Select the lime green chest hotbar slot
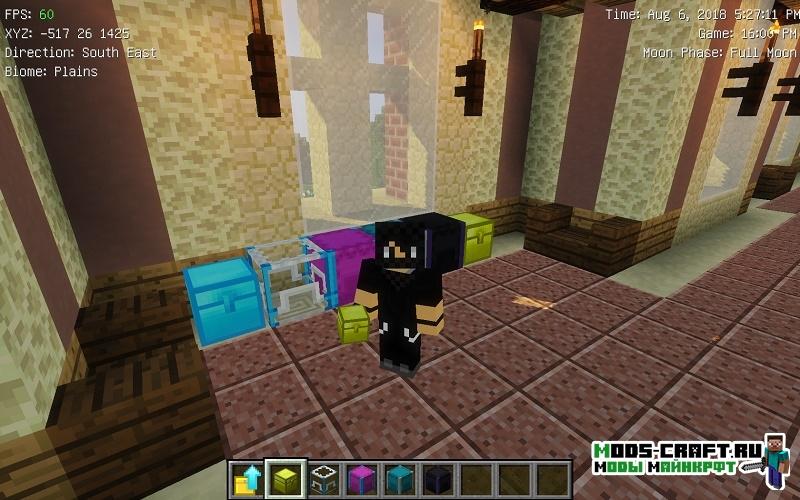This screenshot has width=800, height=500. pyautogui.click(x=286, y=480)
